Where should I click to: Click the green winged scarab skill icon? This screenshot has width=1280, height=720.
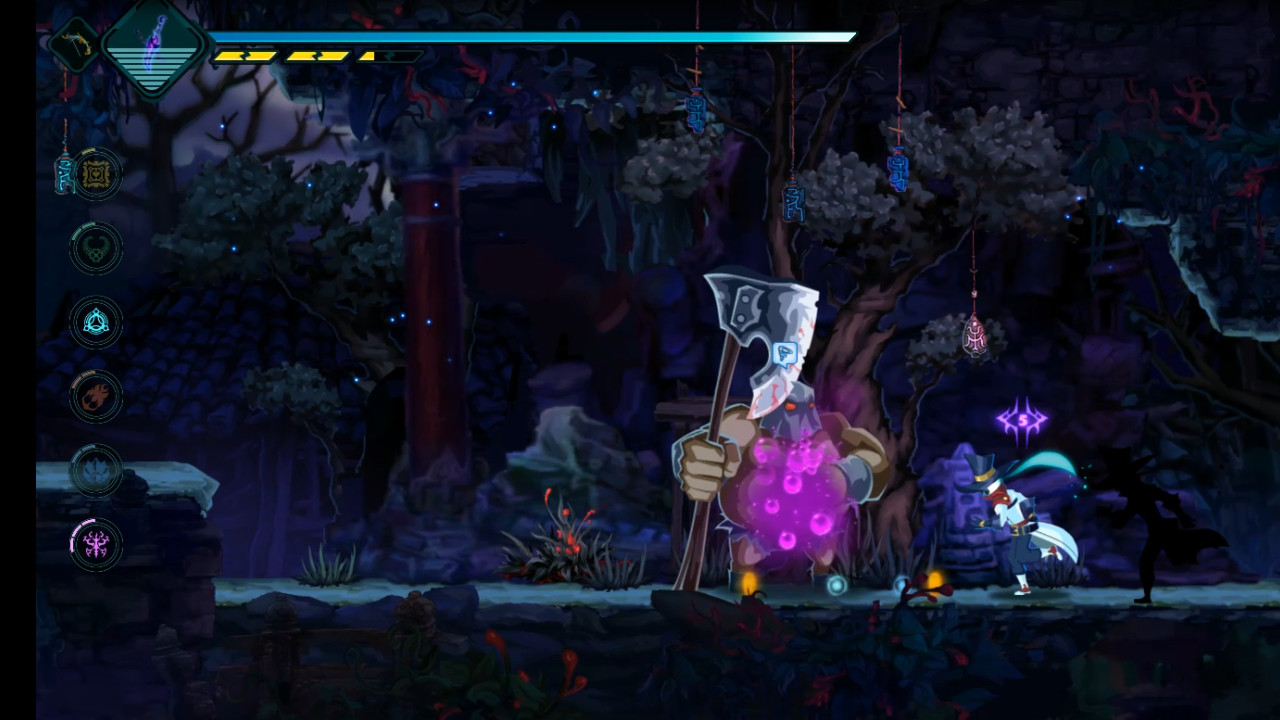click(x=97, y=248)
